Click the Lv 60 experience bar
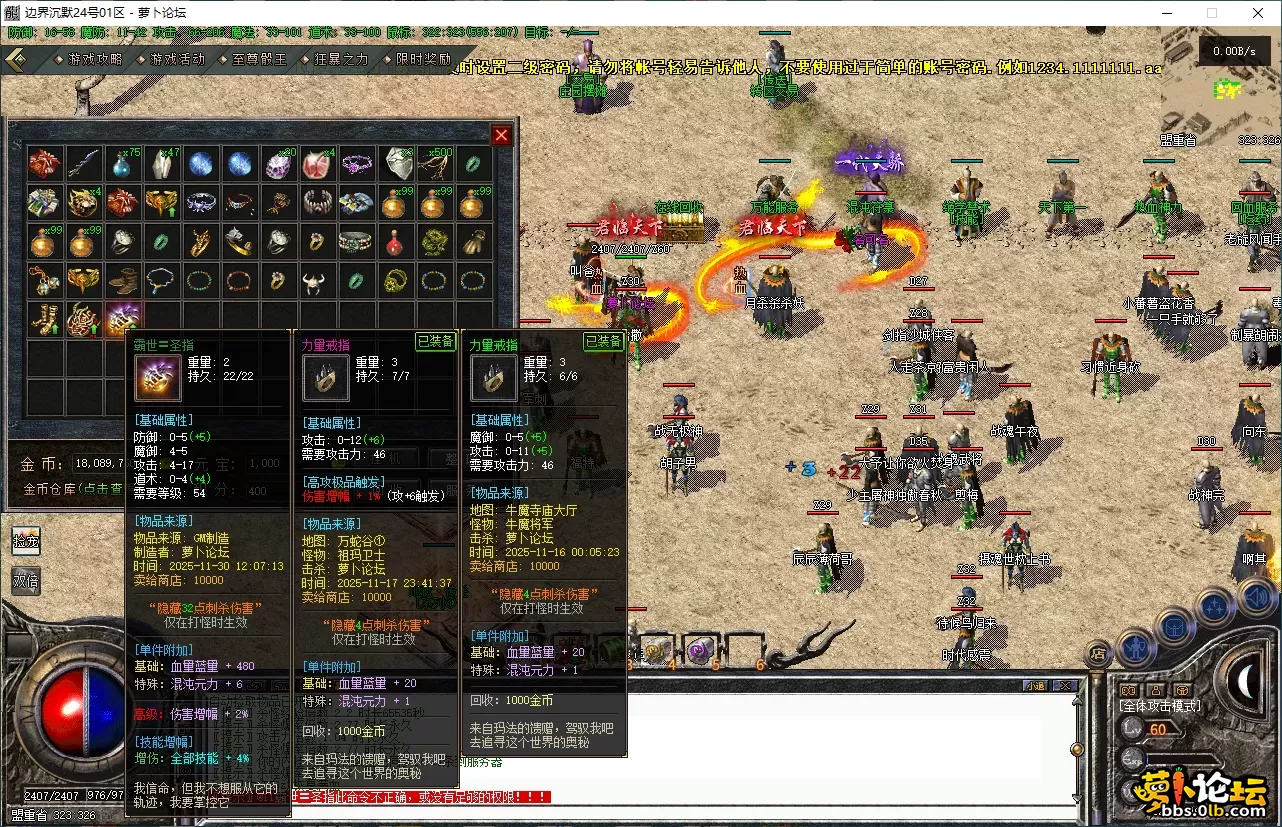1282x827 pixels. pos(1165,730)
